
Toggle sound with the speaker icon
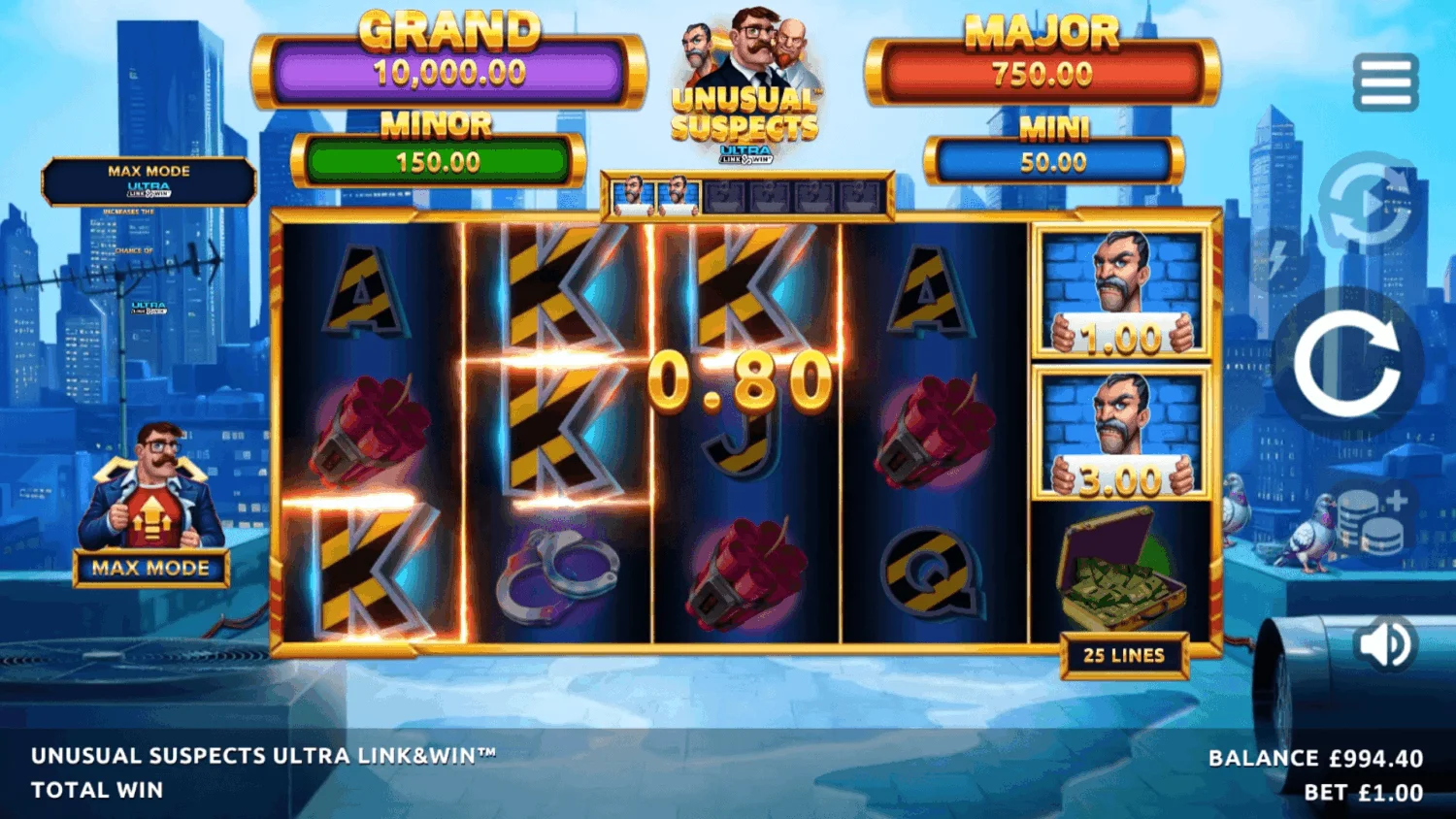[1386, 643]
